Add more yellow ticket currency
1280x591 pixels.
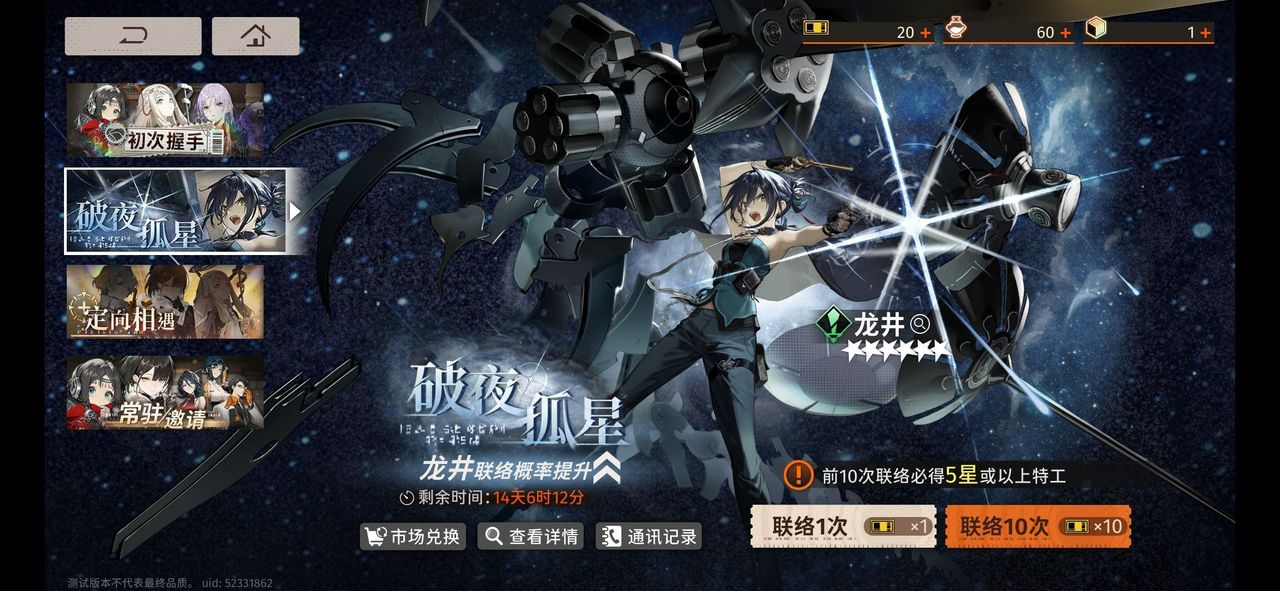tap(925, 33)
